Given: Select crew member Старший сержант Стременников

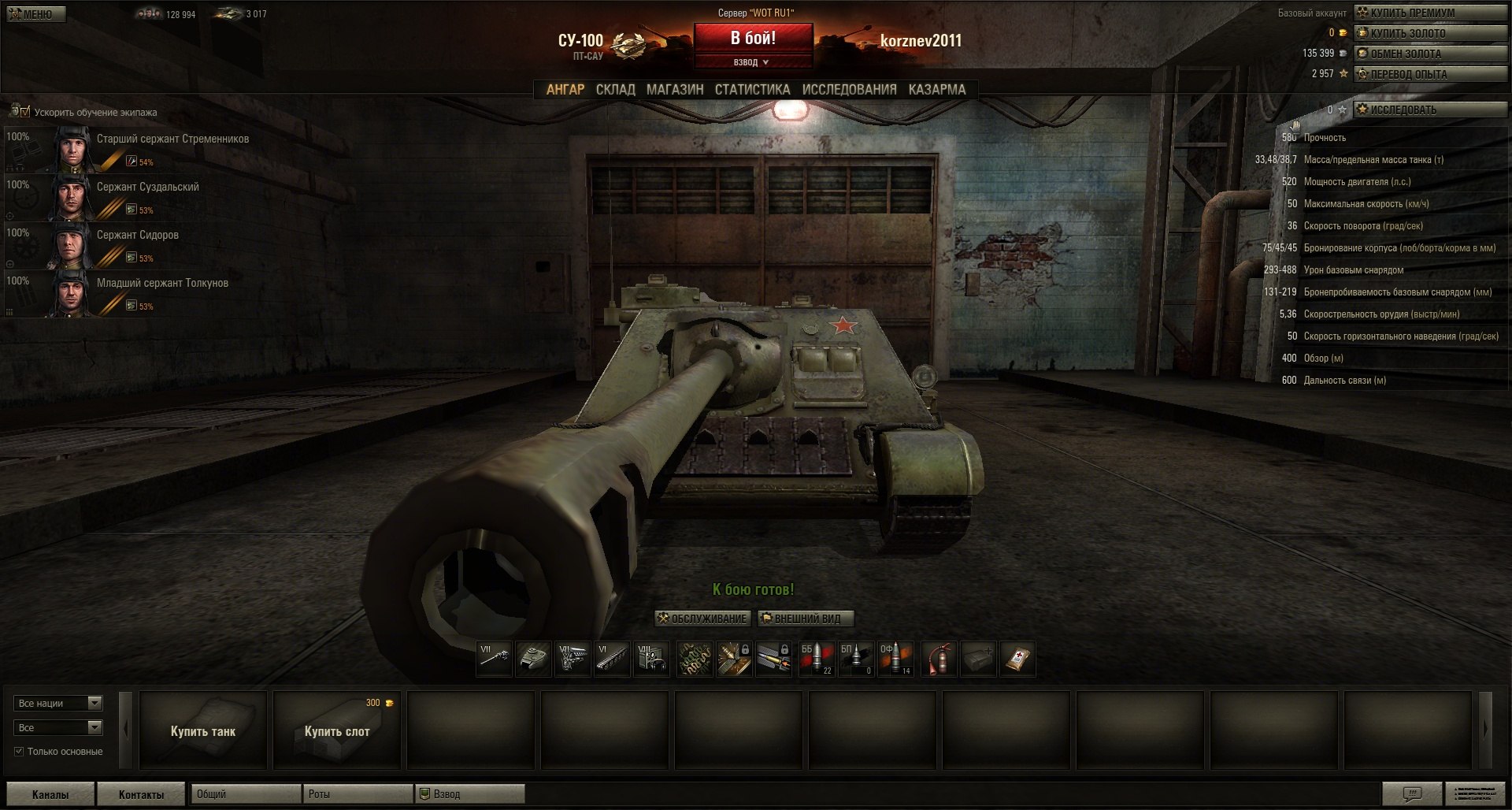Looking at the screenshot, I should coord(172,139).
